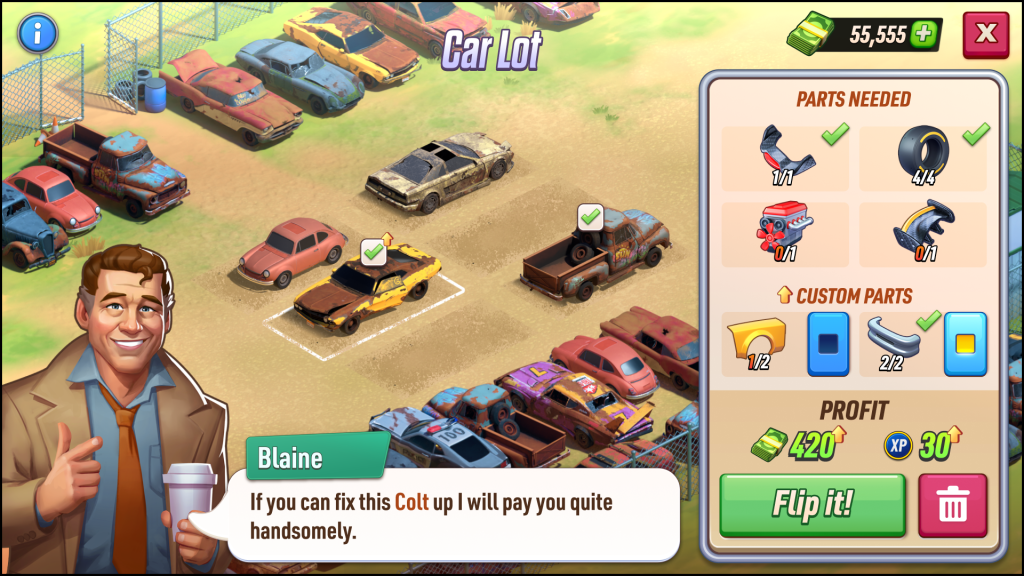The height and width of the screenshot is (576, 1024).
Task: Scrap the car with the trash button
Action: pyautogui.click(x=952, y=505)
